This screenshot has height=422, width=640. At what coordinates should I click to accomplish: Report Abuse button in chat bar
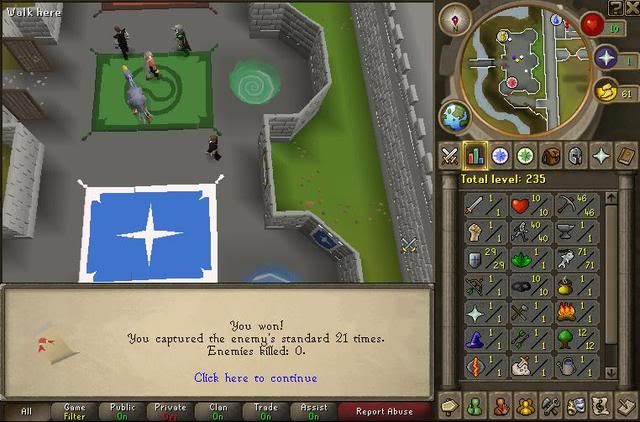(x=384, y=410)
